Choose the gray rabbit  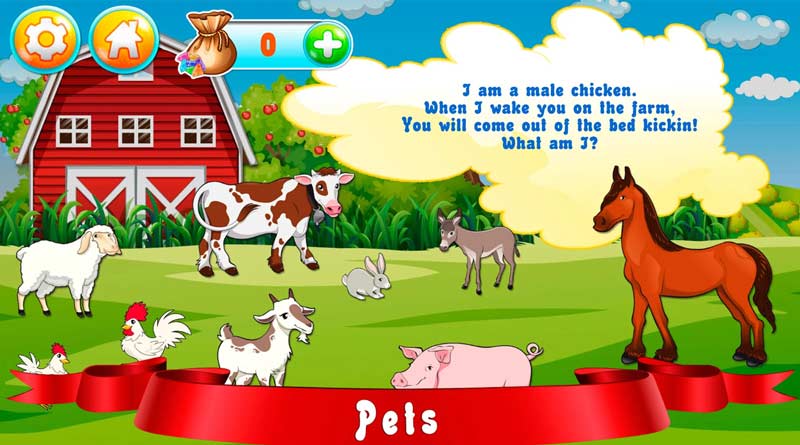point(368,278)
